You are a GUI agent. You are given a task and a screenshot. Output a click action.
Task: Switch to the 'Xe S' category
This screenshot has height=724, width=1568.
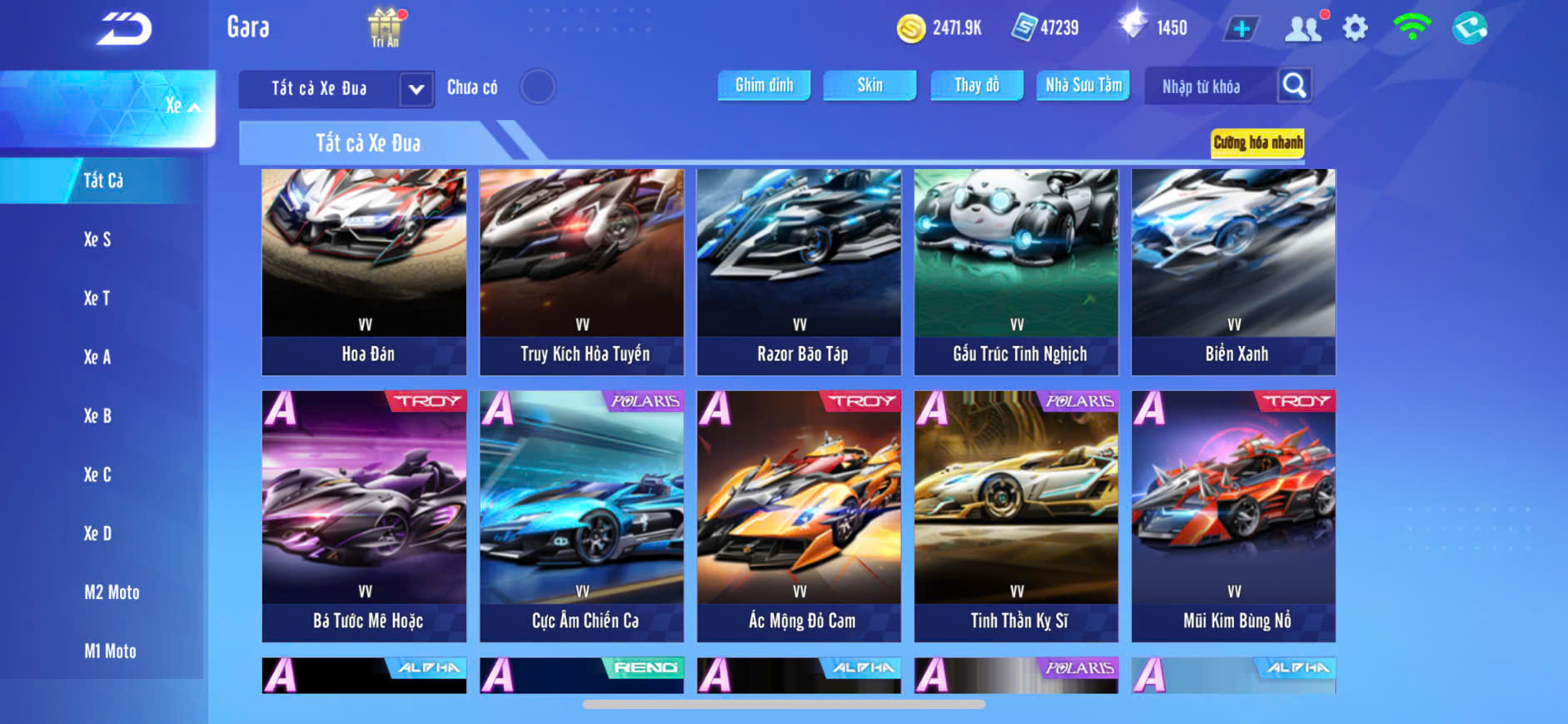97,240
